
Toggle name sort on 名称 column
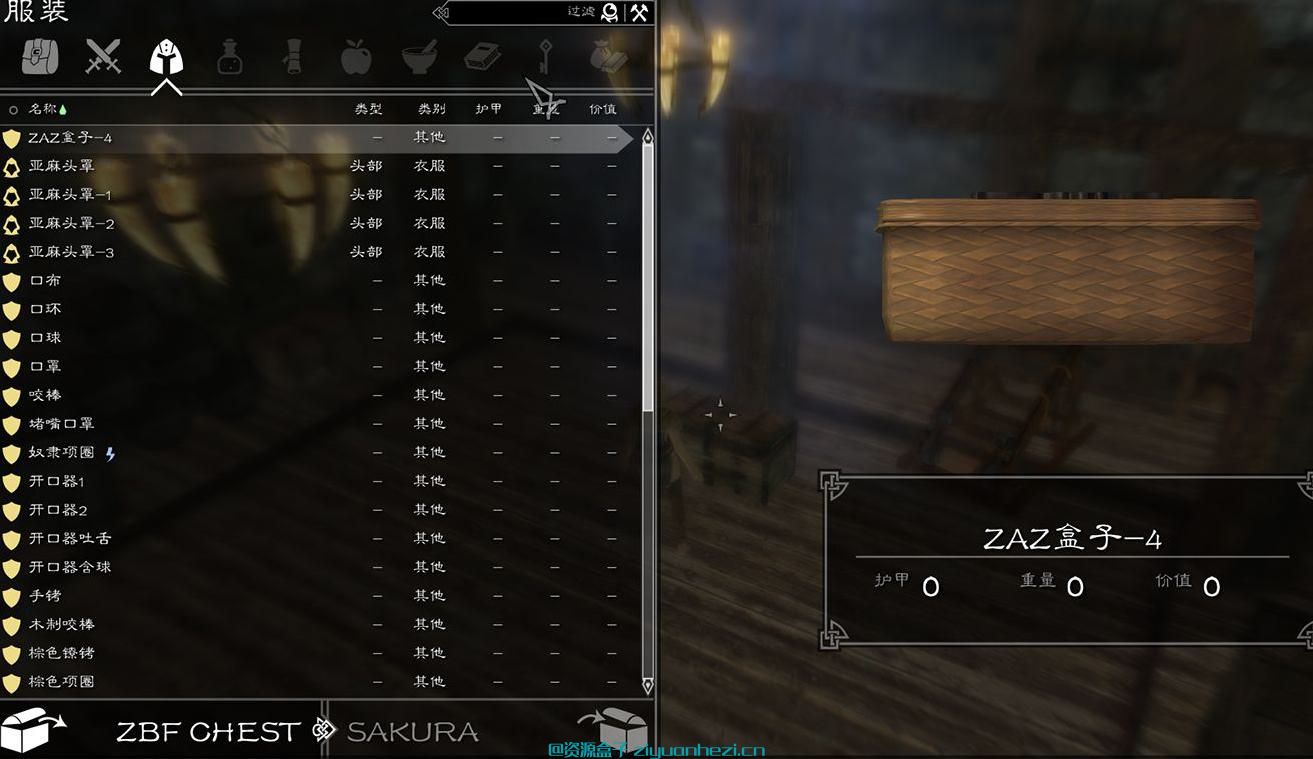(x=42, y=109)
